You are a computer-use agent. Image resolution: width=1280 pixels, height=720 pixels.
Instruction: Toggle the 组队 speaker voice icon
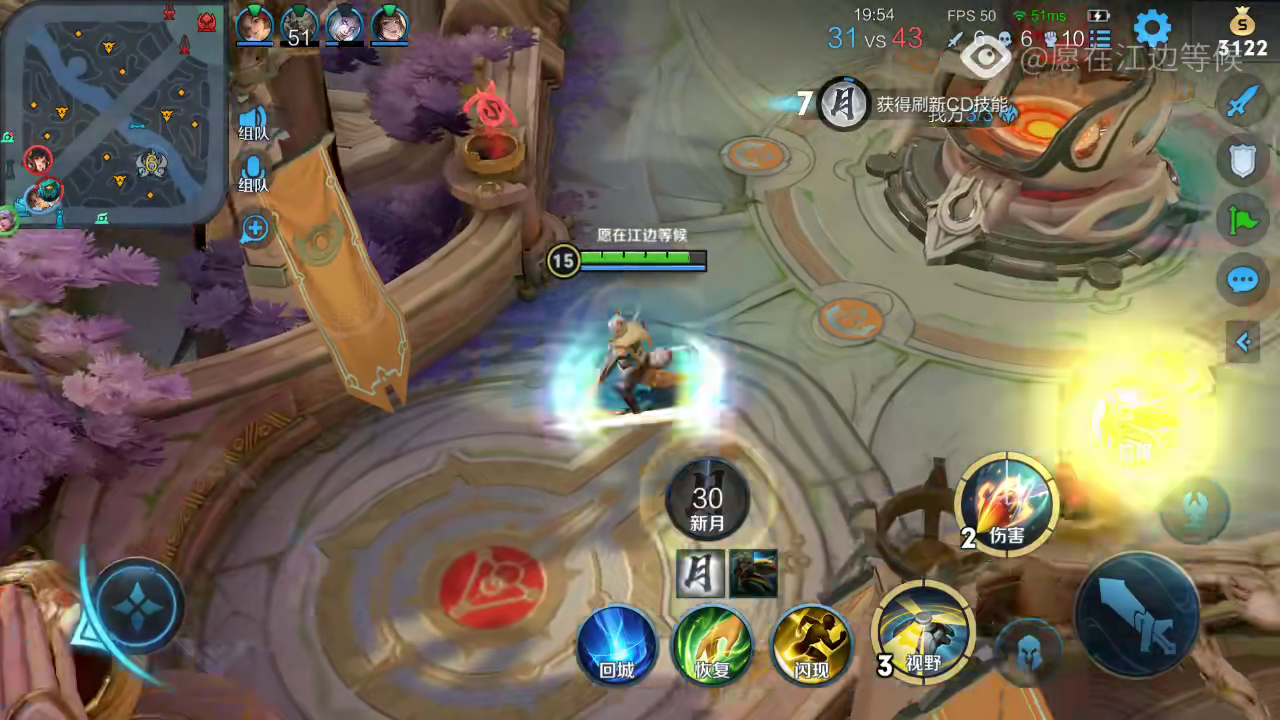[x=253, y=120]
